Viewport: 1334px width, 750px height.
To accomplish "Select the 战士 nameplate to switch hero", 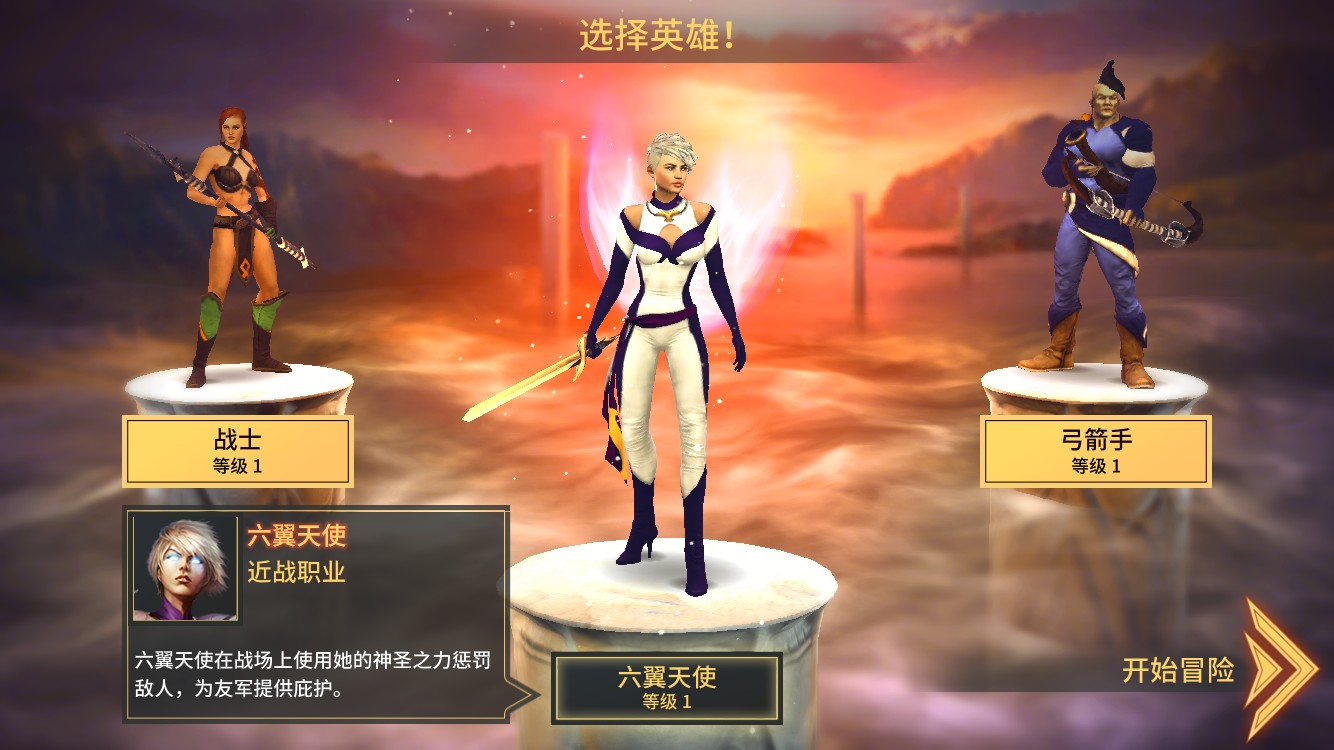I will pyautogui.click(x=236, y=450).
